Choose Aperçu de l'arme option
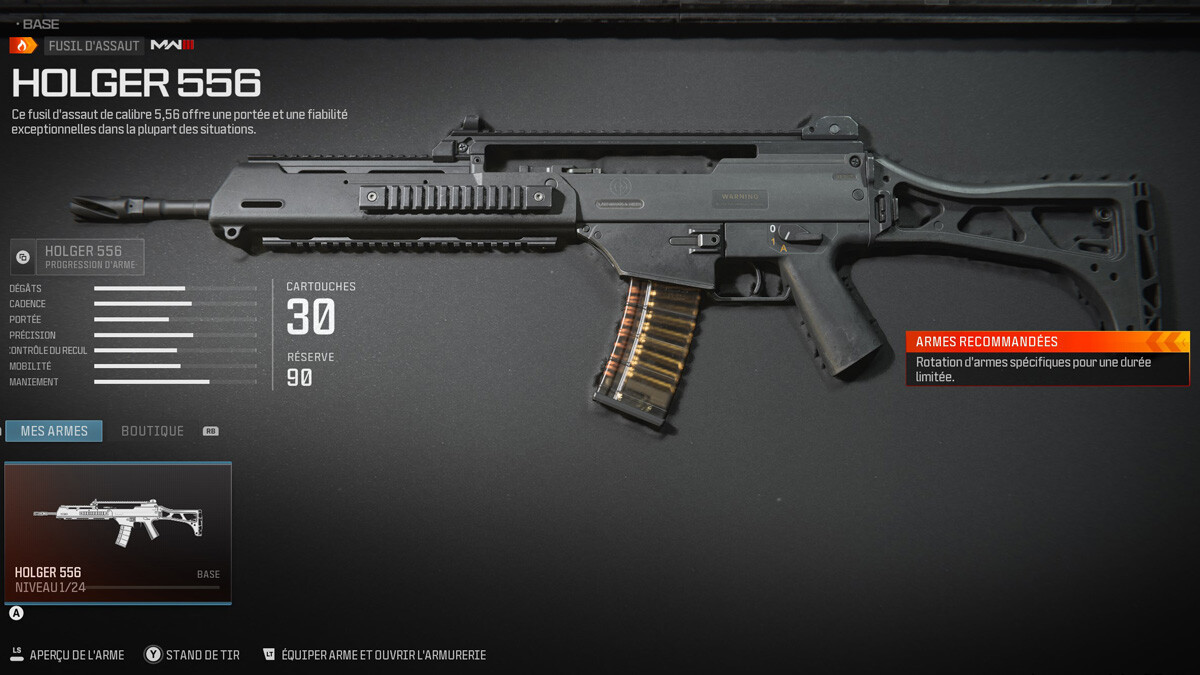 coord(68,655)
